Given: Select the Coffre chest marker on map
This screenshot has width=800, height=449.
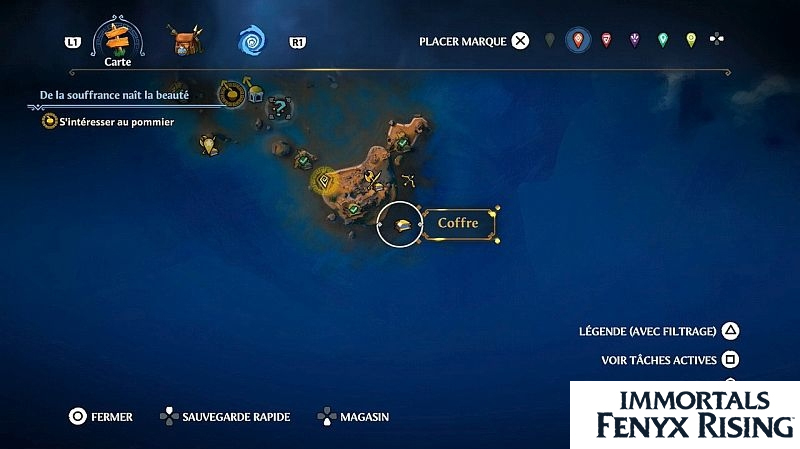Looking at the screenshot, I should [x=399, y=224].
